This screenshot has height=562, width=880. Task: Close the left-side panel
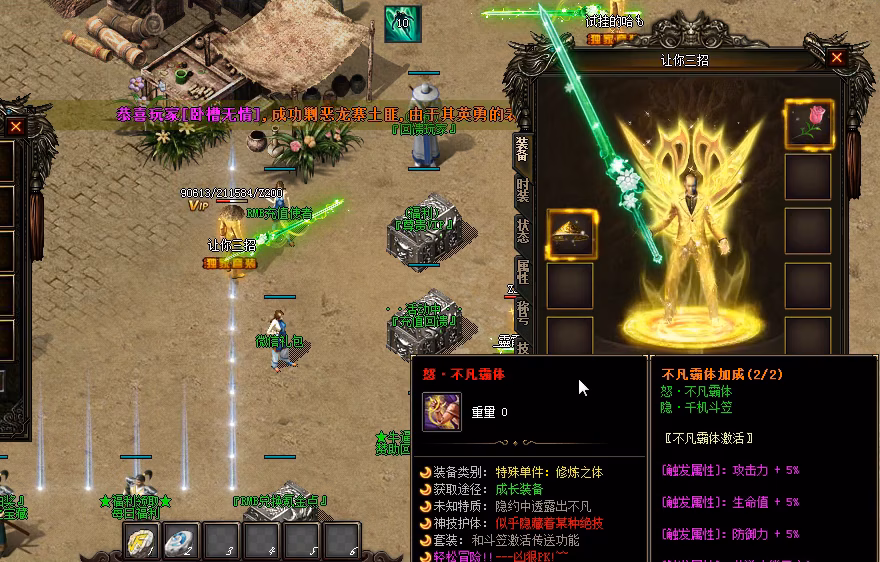click(15, 126)
